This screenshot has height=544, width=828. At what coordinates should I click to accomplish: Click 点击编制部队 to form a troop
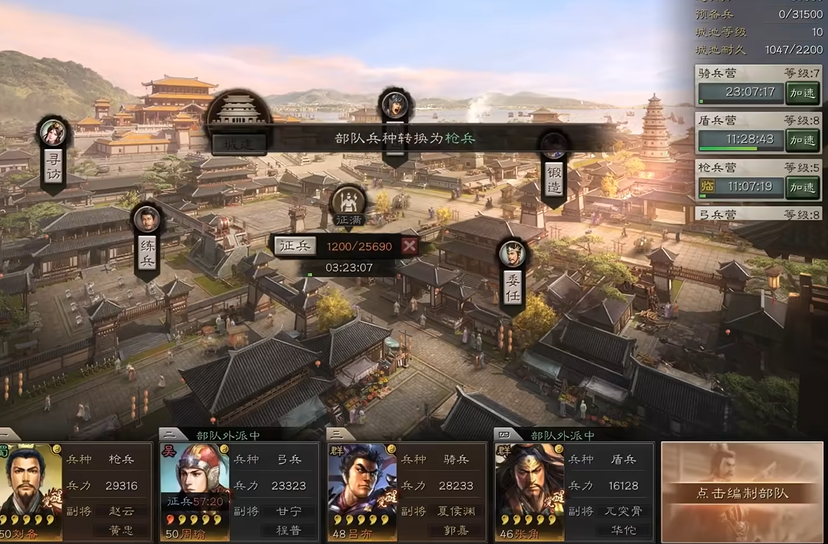click(742, 493)
